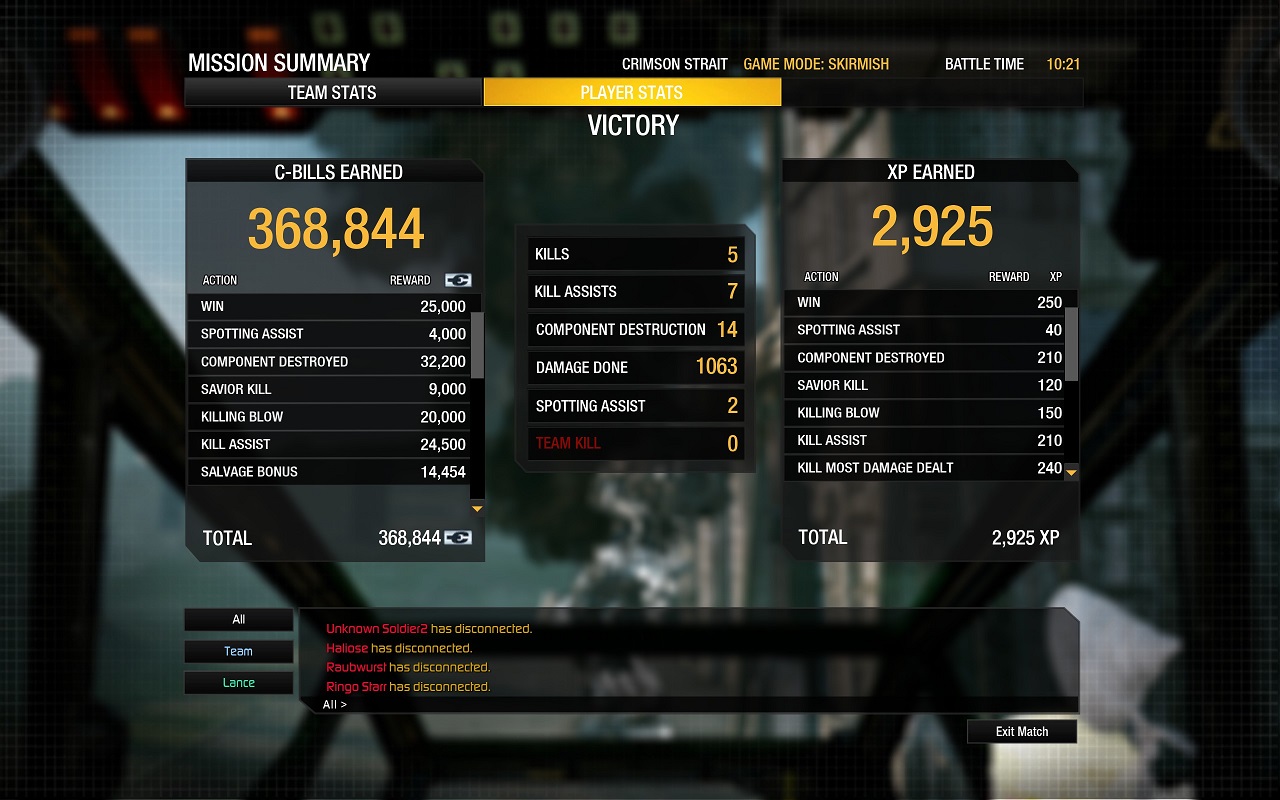Switch chat to Team channel

[238, 652]
